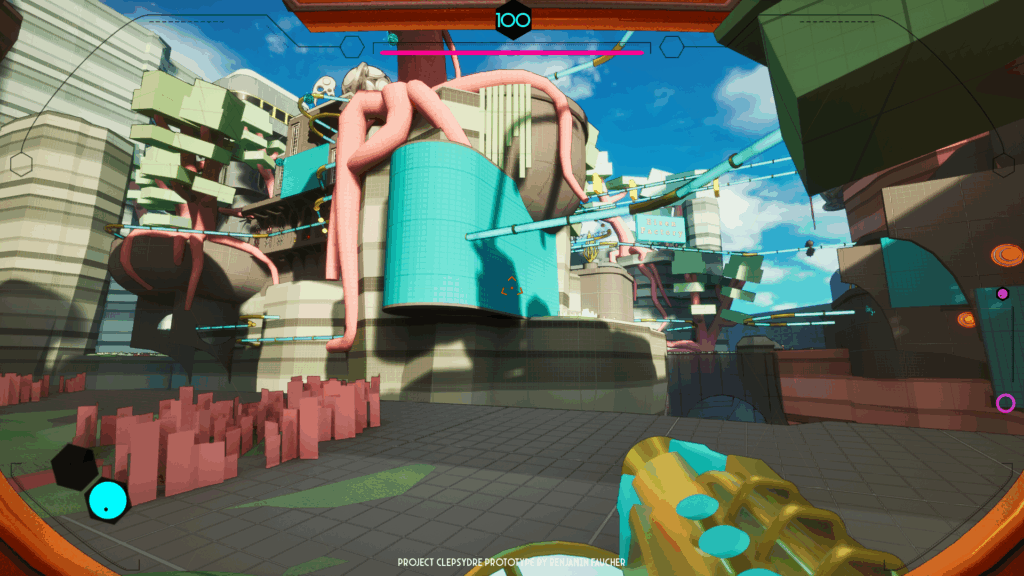Click the magenta ring HUD marker
Screen dimensions: 1024x576
coord(1005,403)
